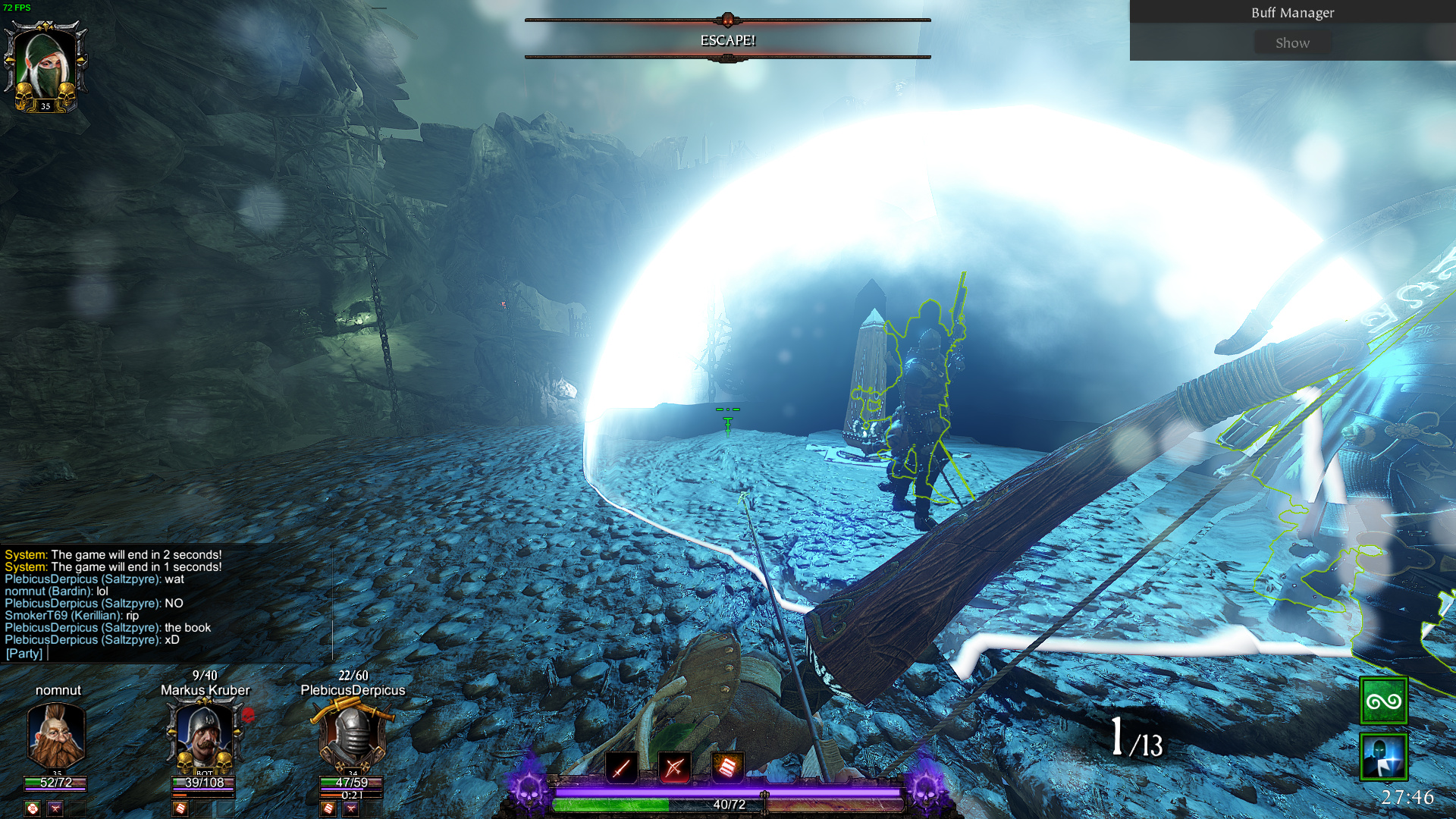This screenshot has height=819, width=1456.
Task: Click the green swirl buff icon
Action: coord(1383,701)
